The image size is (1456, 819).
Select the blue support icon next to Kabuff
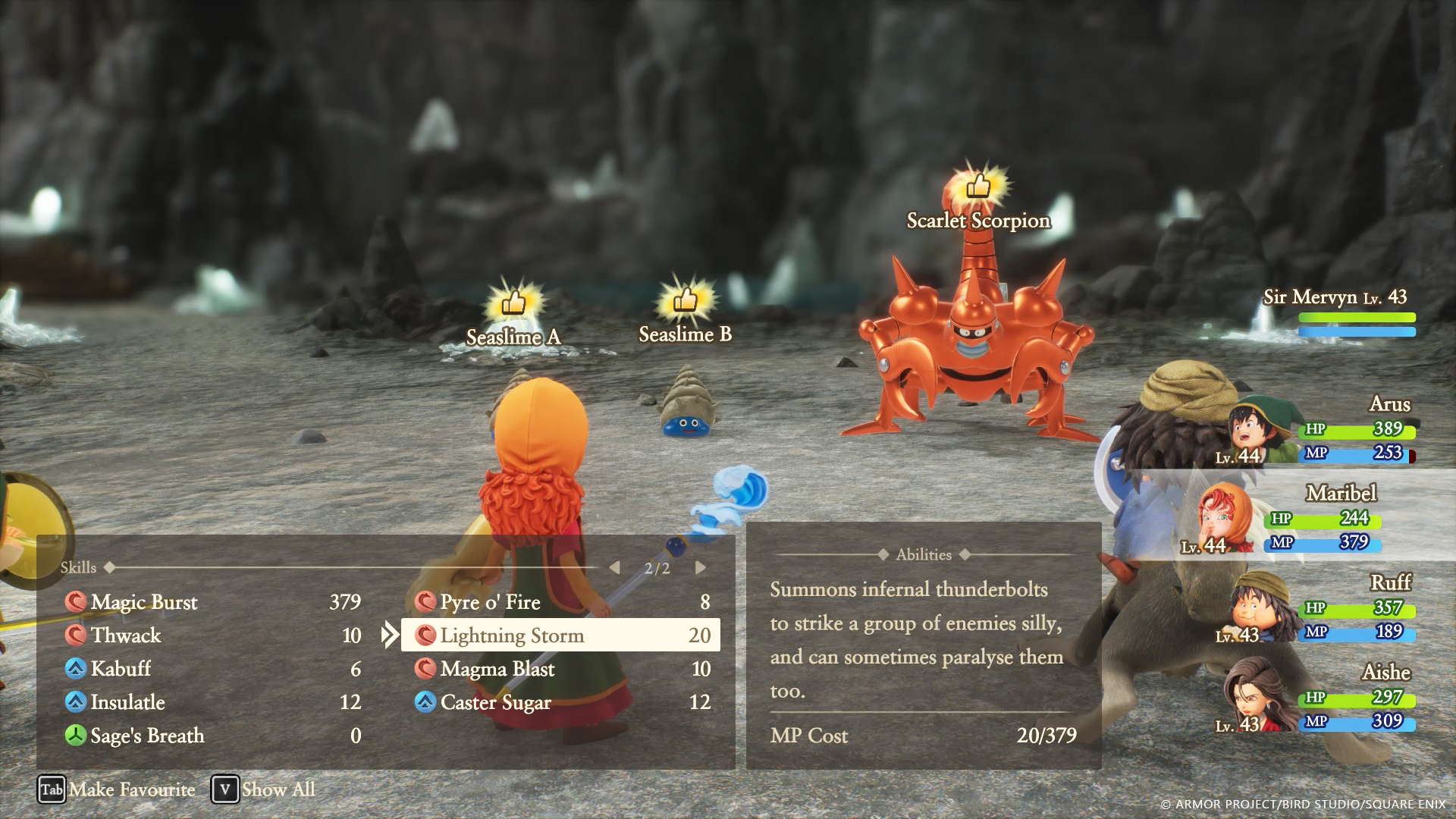pos(76,669)
